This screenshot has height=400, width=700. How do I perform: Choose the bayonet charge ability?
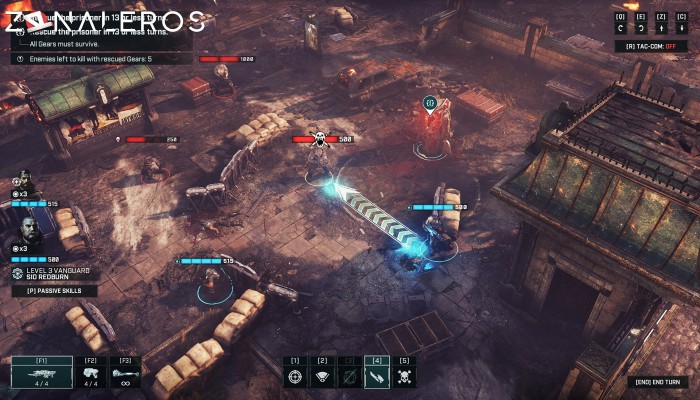click(377, 377)
